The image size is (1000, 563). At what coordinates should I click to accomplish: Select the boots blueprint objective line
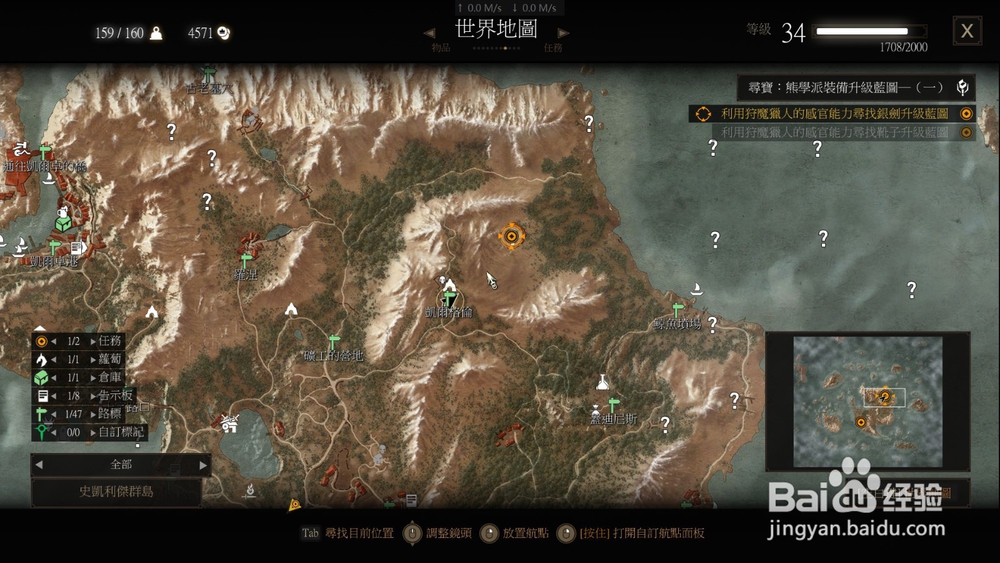833,132
